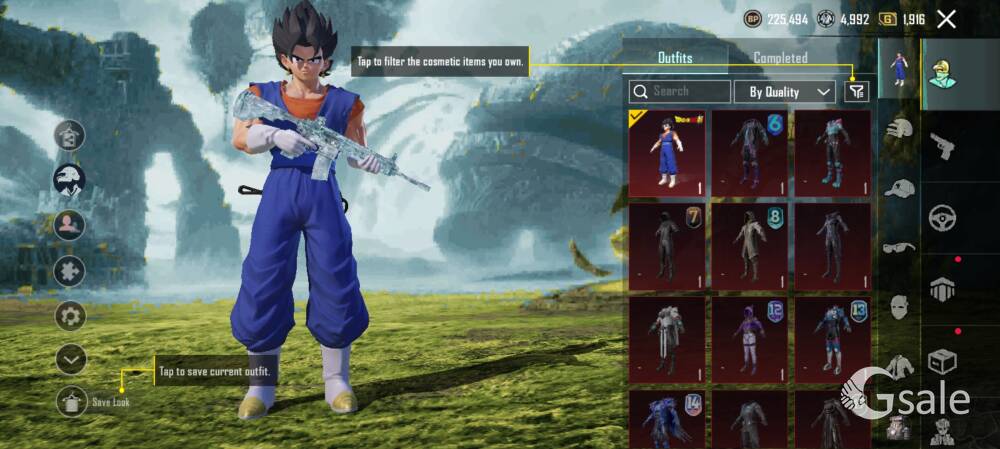The height and width of the screenshot is (449, 1000).
Task: Open the gear-shaped settings icon
Action: coord(70,316)
